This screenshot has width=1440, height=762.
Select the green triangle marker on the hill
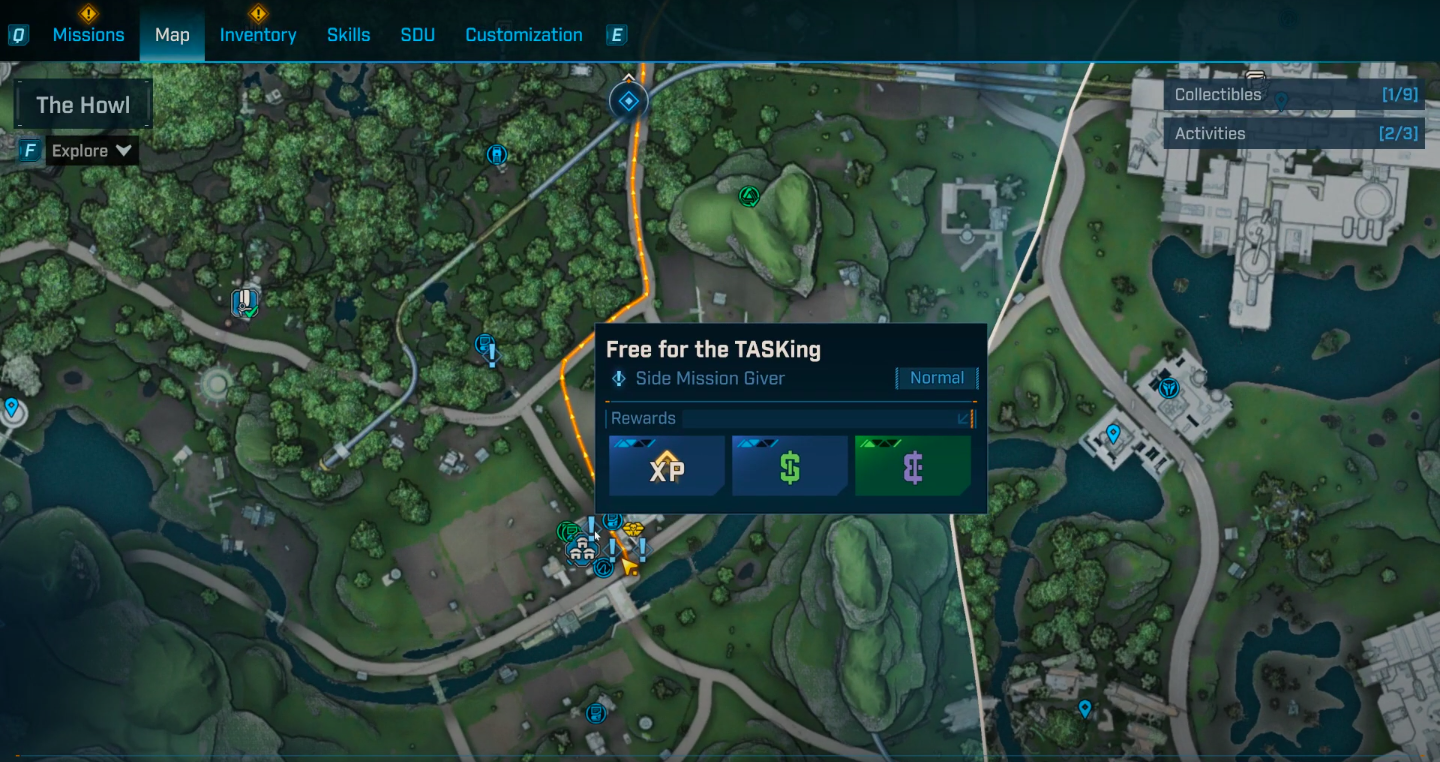point(747,196)
